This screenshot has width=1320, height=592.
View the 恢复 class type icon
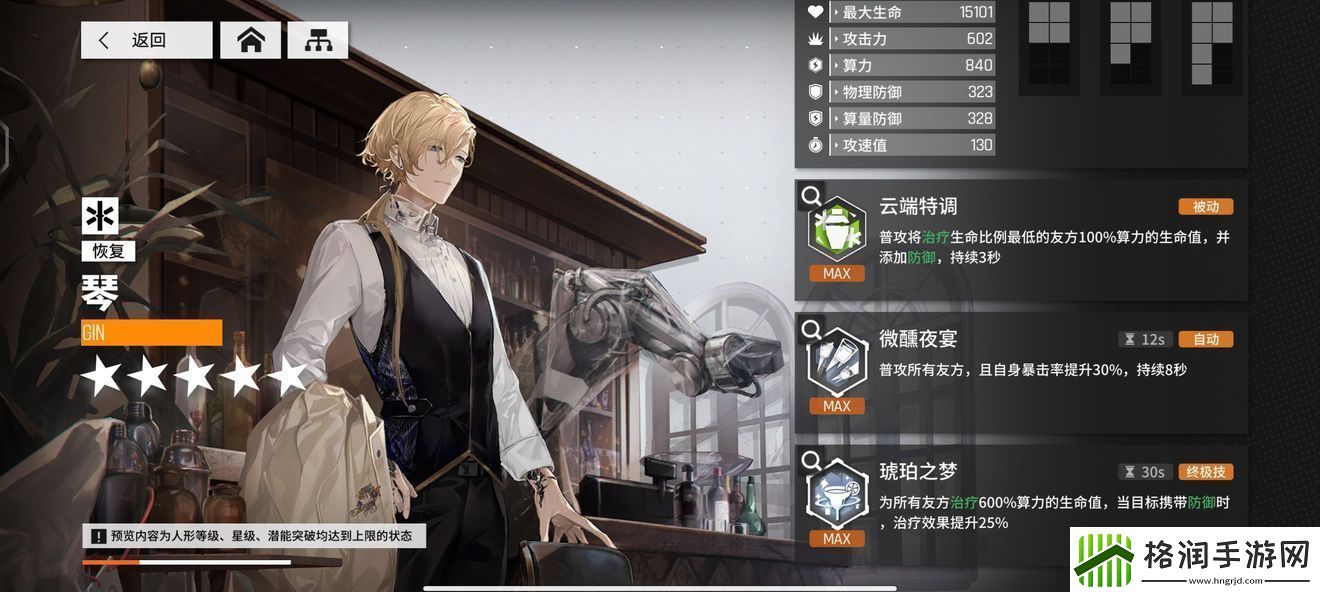103,216
